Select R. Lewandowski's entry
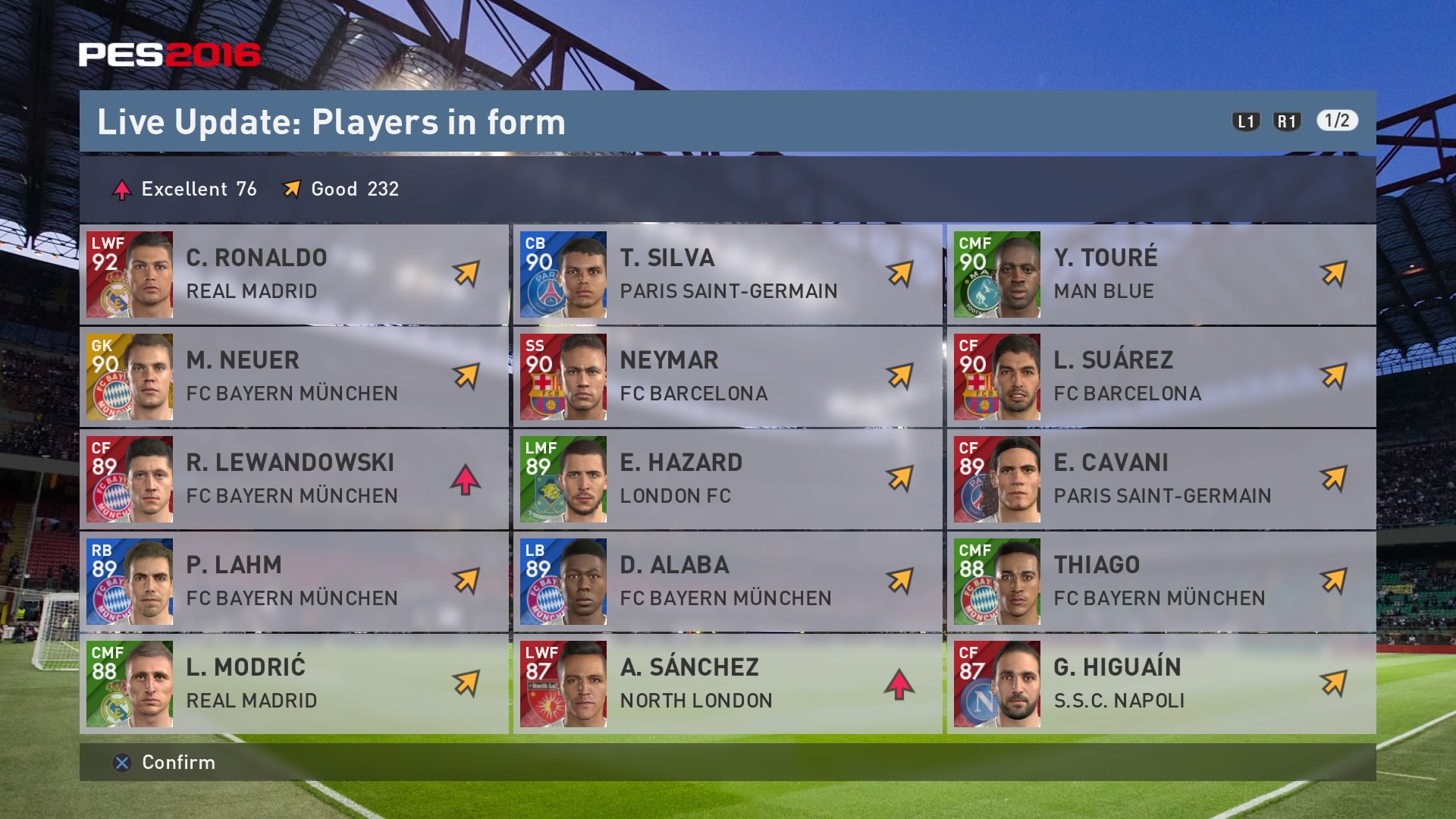Image resolution: width=1456 pixels, height=819 pixels. click(294, 479)
